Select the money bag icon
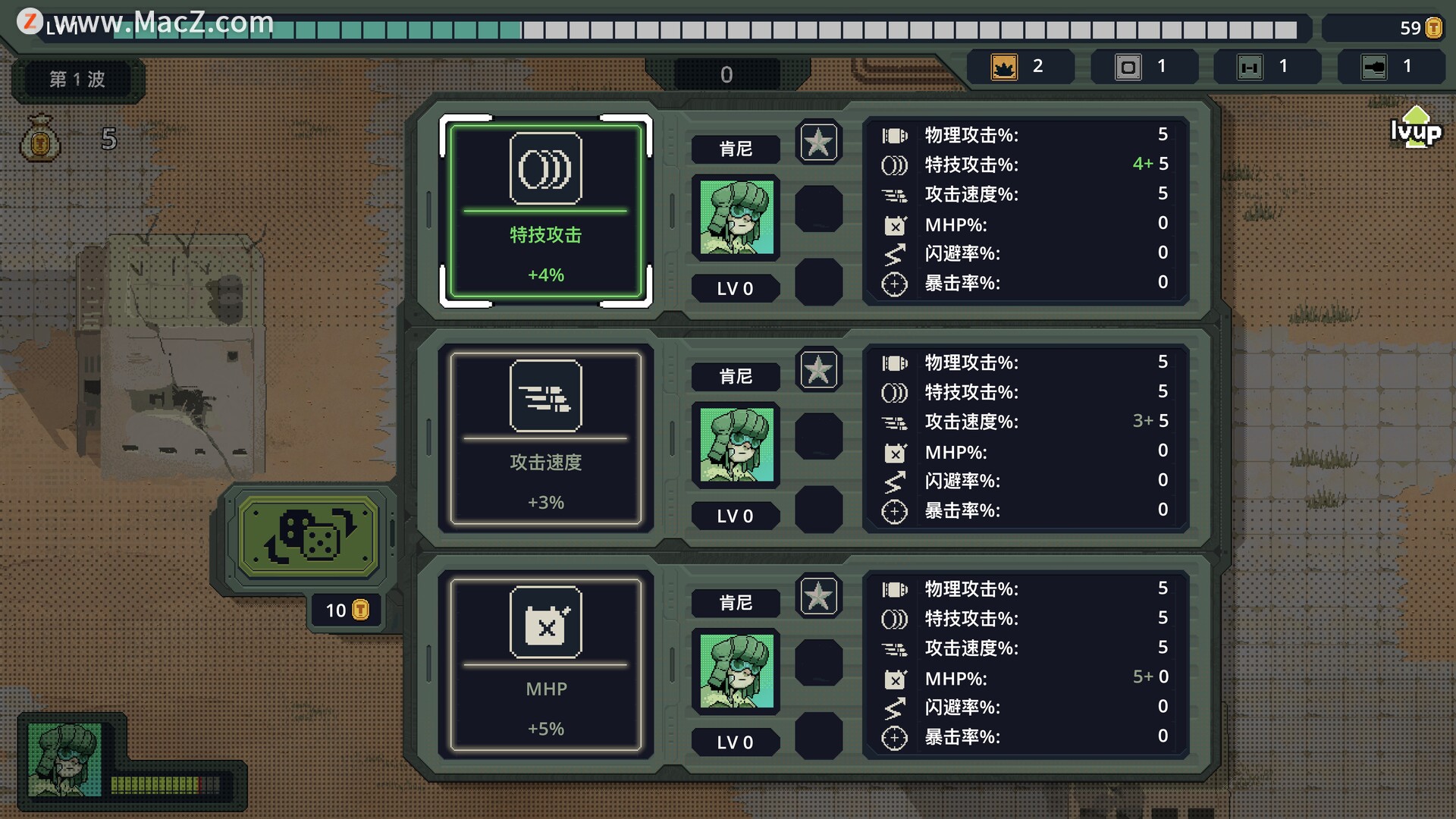Viewport: 1456px width, 819px height. 40,138
